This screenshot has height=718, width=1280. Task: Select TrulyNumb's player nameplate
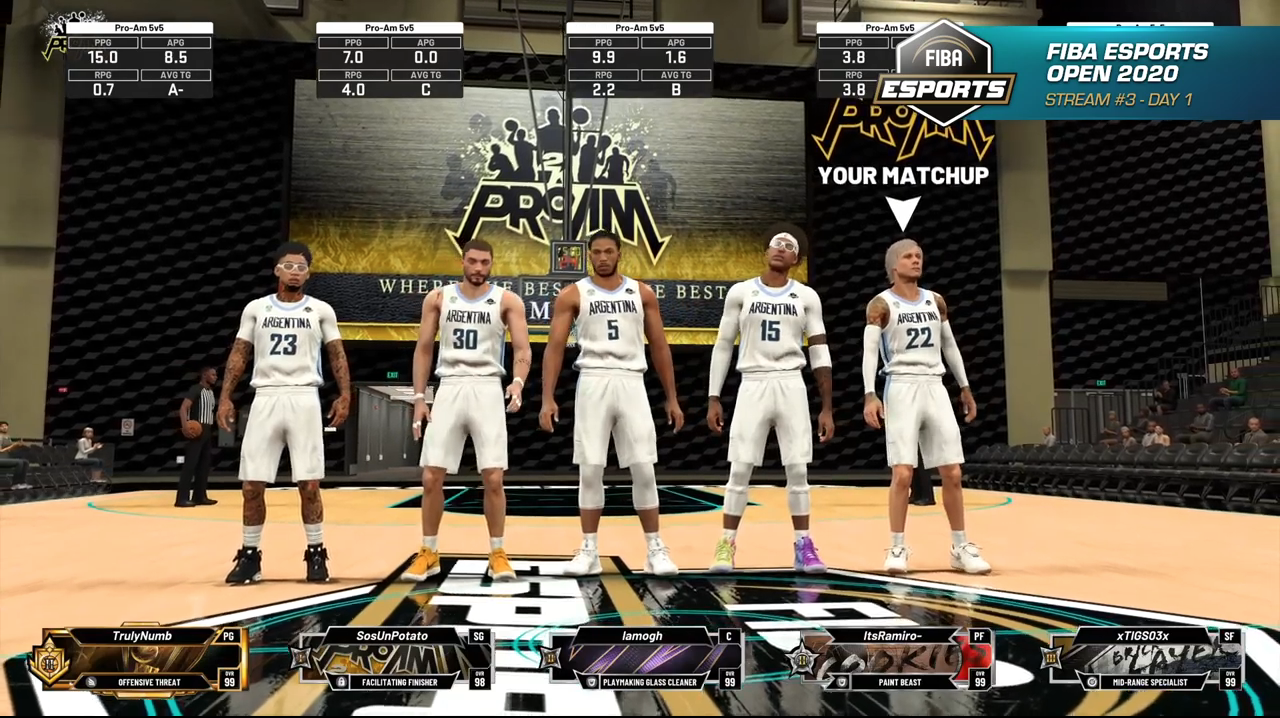click(x=145, y=658)
